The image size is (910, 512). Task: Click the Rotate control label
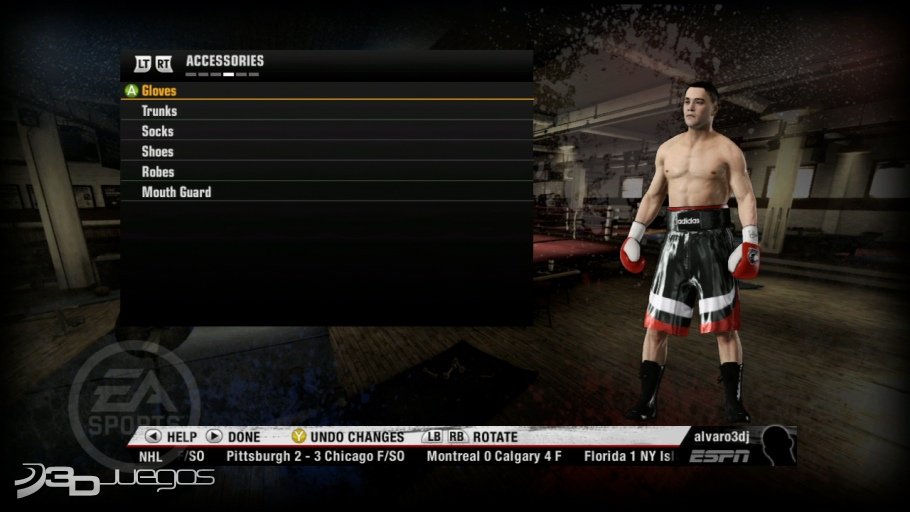click(495, 437)
